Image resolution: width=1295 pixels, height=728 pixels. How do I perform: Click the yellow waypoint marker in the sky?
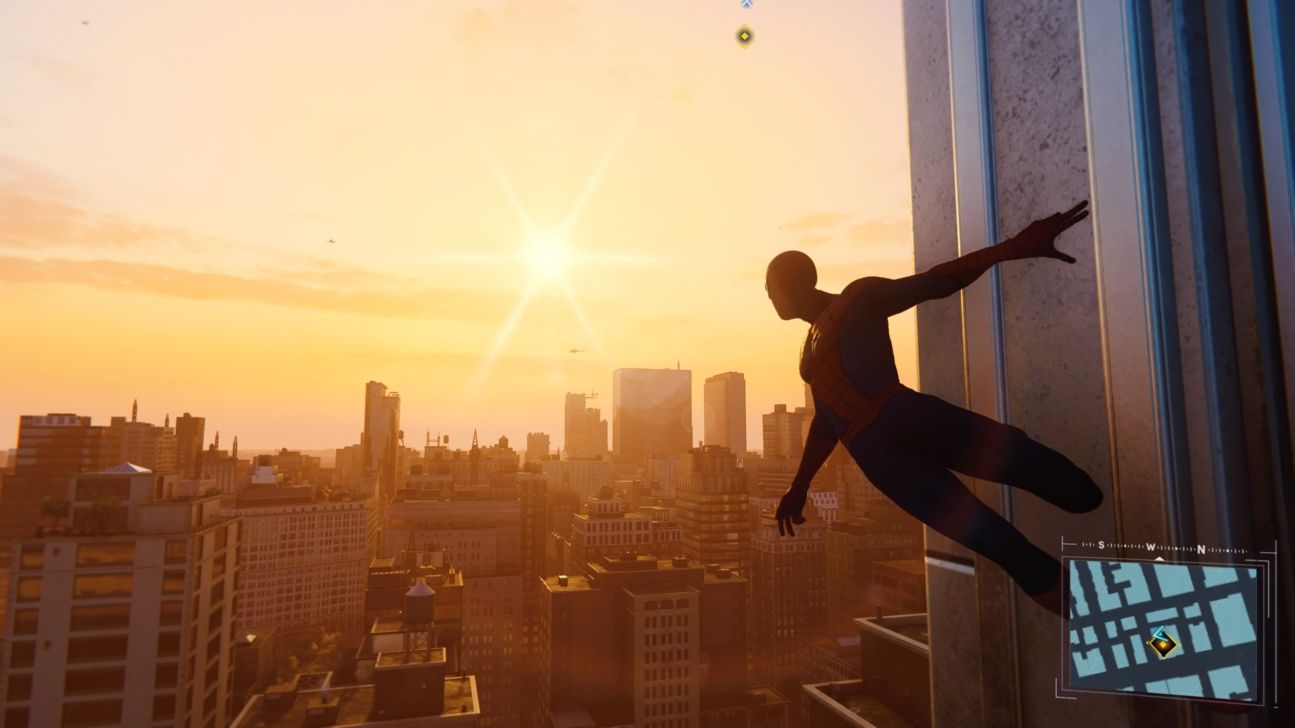[744, 36]
